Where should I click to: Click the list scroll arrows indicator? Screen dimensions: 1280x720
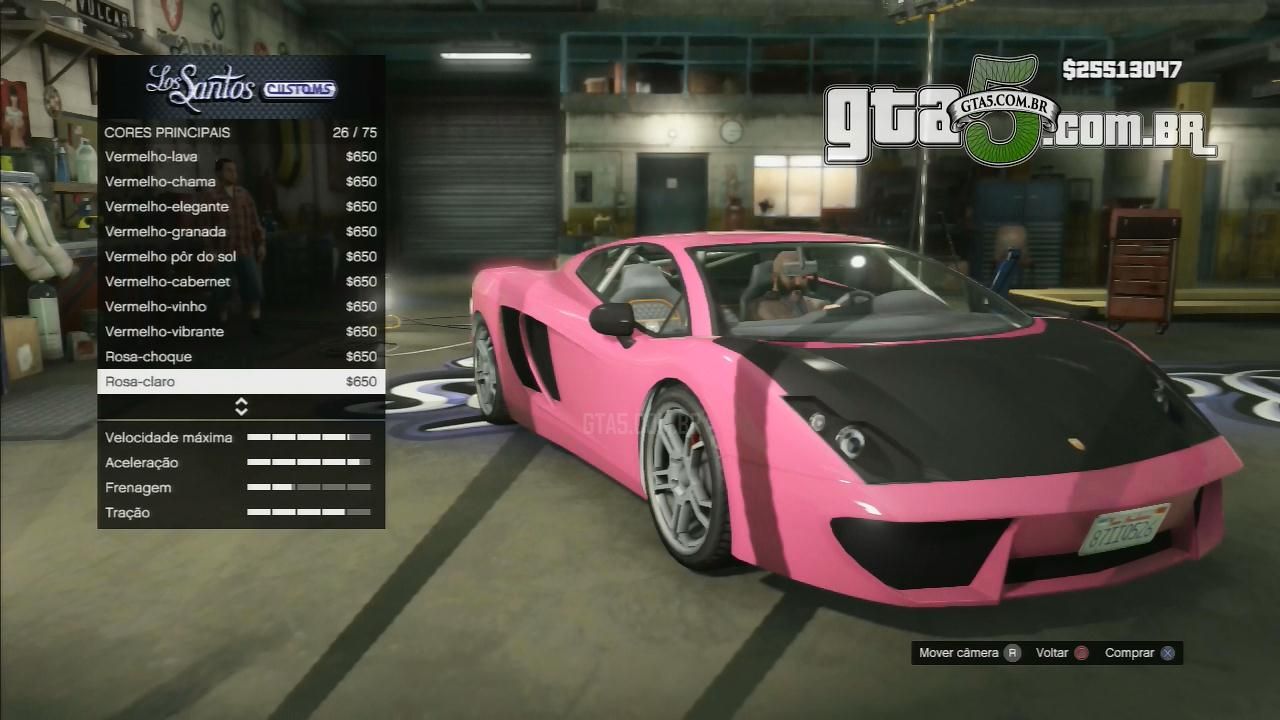[x=241, y=406]
